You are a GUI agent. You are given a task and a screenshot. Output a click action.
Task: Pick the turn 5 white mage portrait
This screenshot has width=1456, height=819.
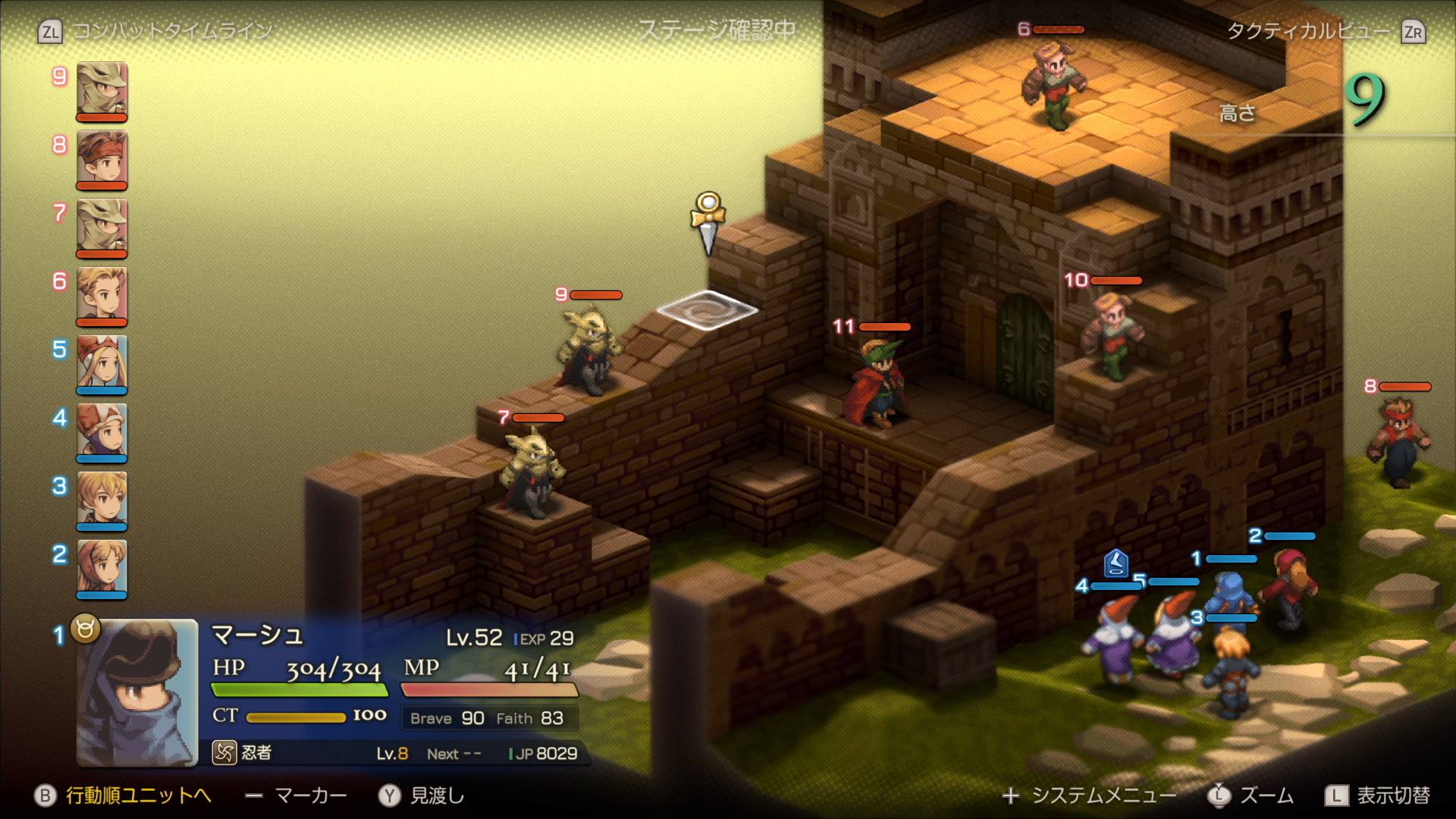102,363
